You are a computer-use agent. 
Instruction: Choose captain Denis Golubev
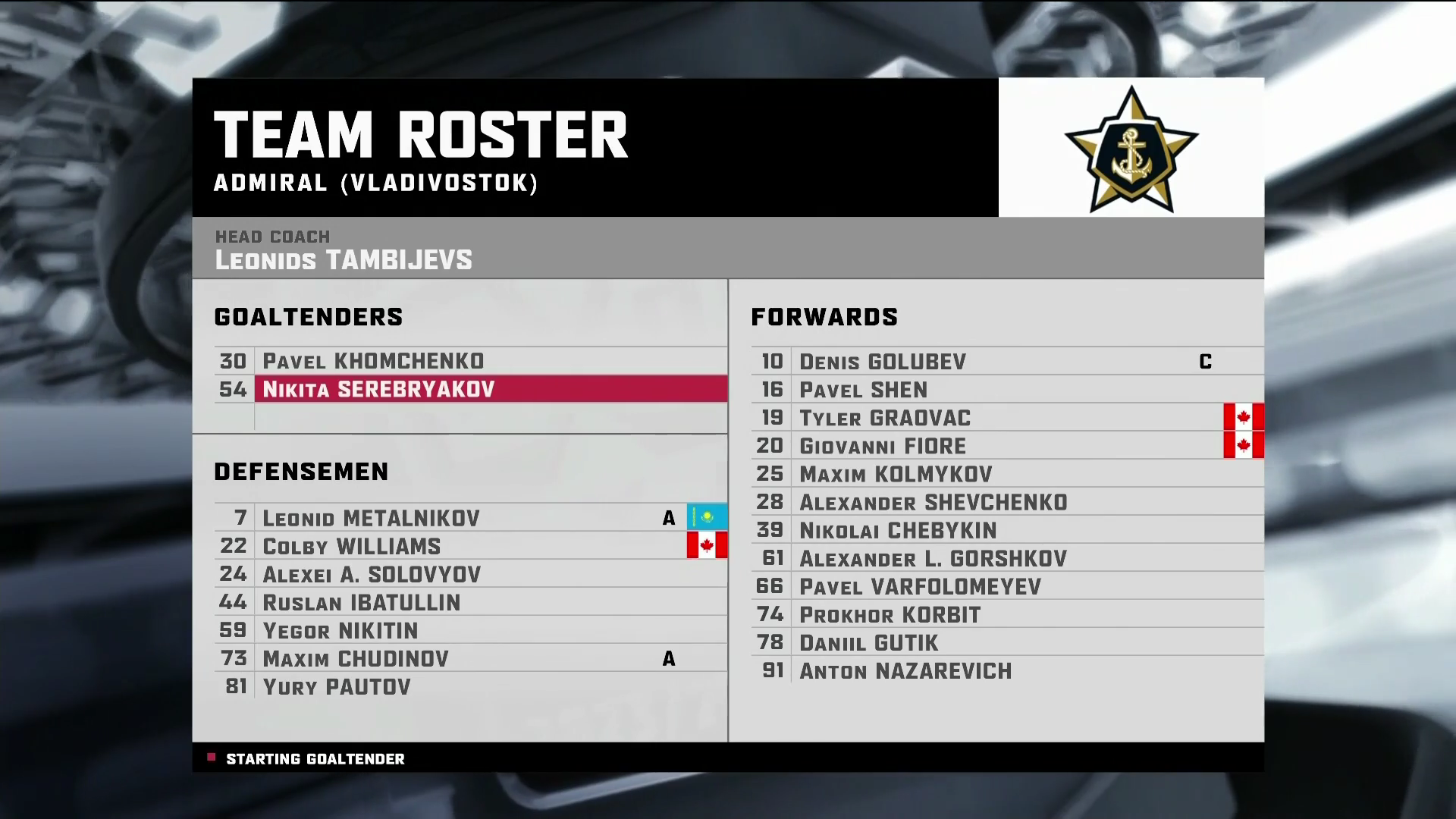(x=883, y=362)
